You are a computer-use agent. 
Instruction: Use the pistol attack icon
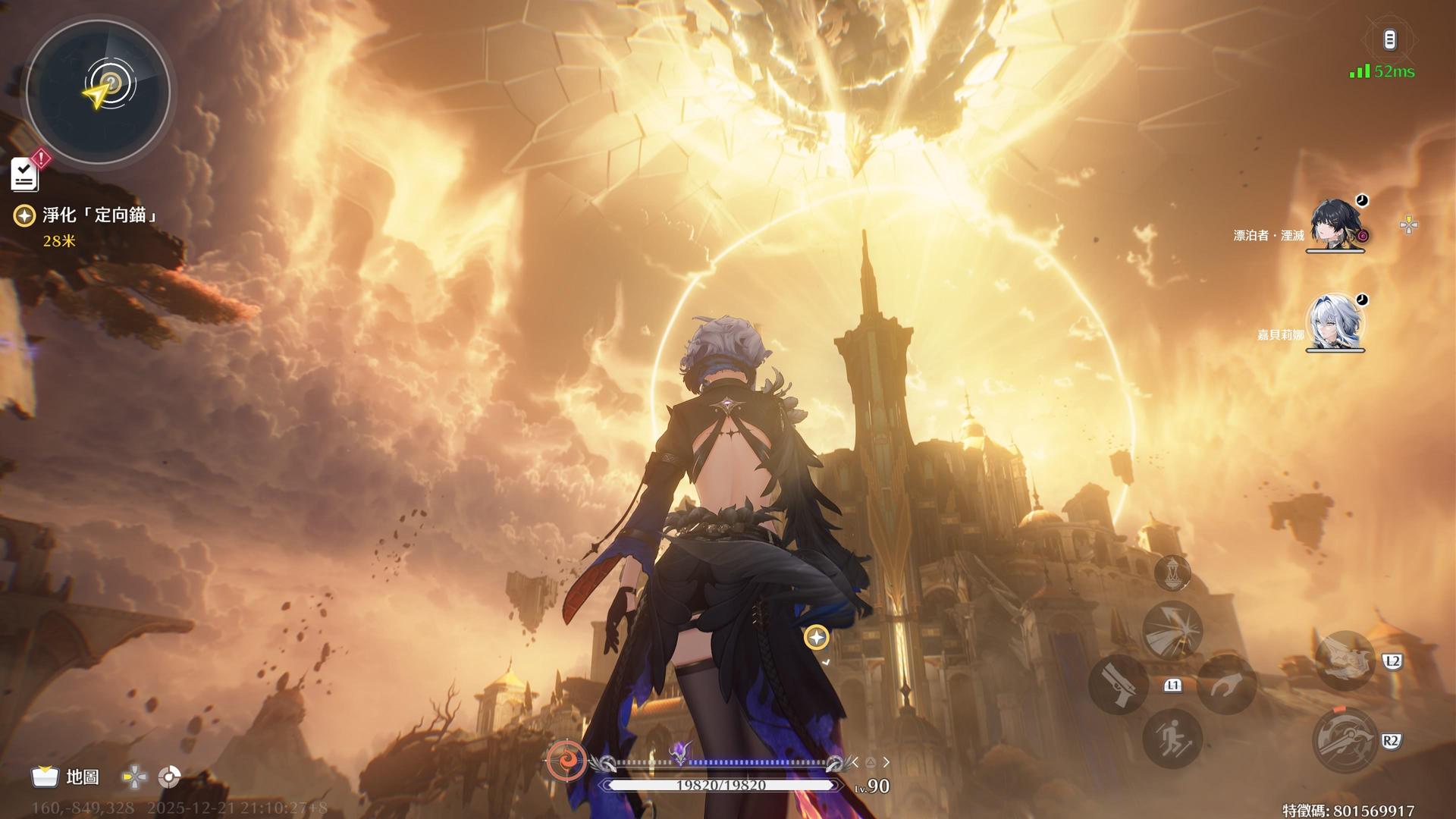tap(1118, 685)
